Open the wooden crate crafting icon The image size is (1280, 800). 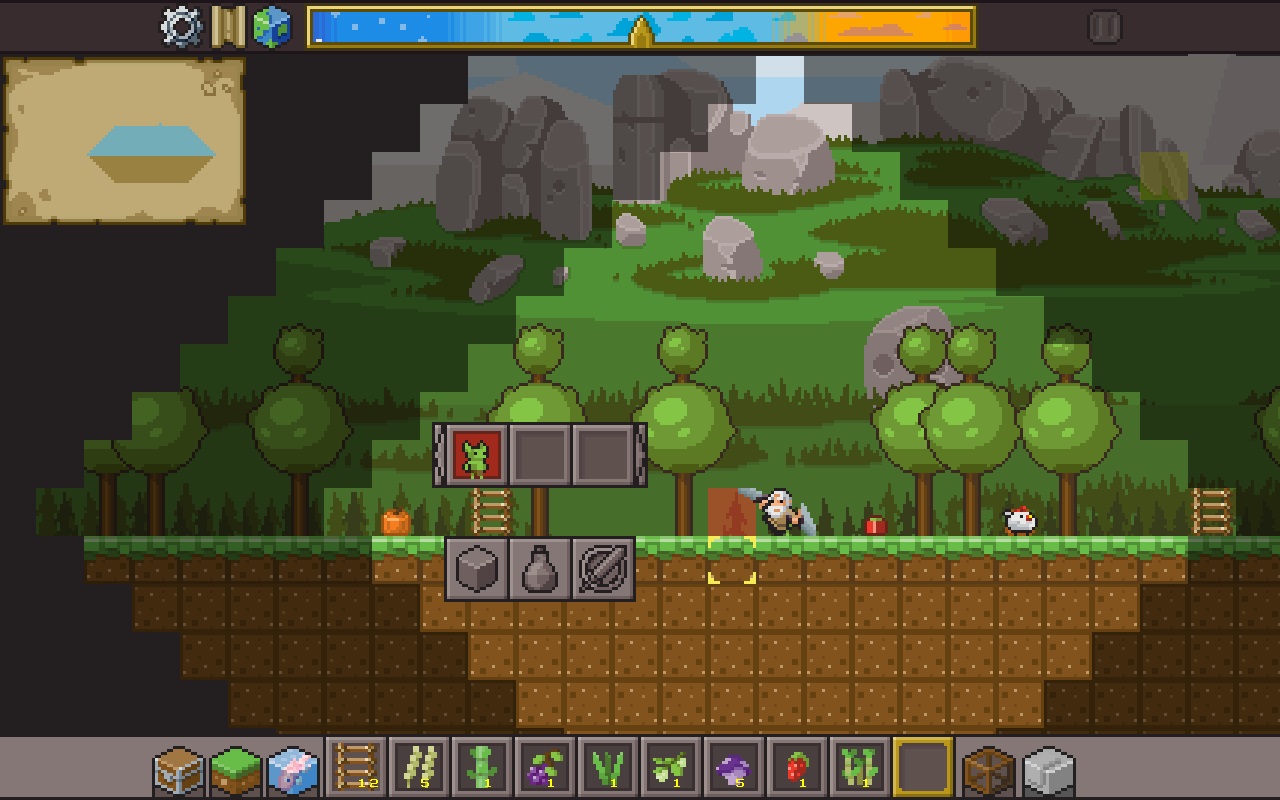(989, 771)
